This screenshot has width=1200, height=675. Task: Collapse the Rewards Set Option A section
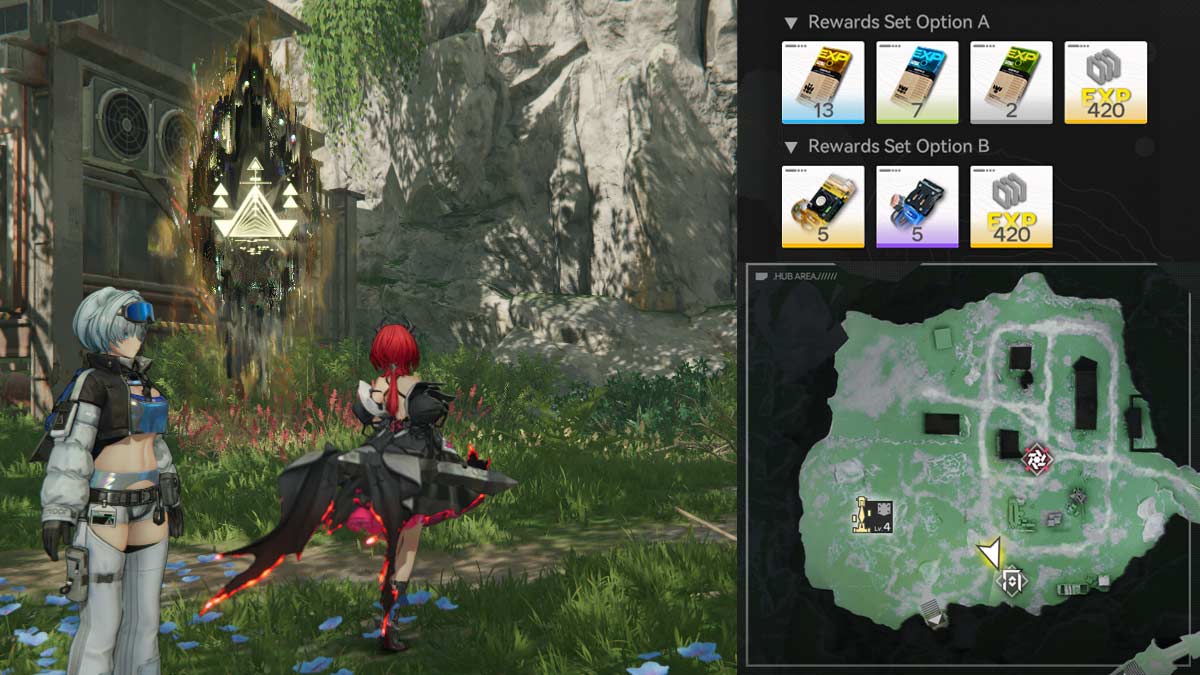click(x=791, y=22)
